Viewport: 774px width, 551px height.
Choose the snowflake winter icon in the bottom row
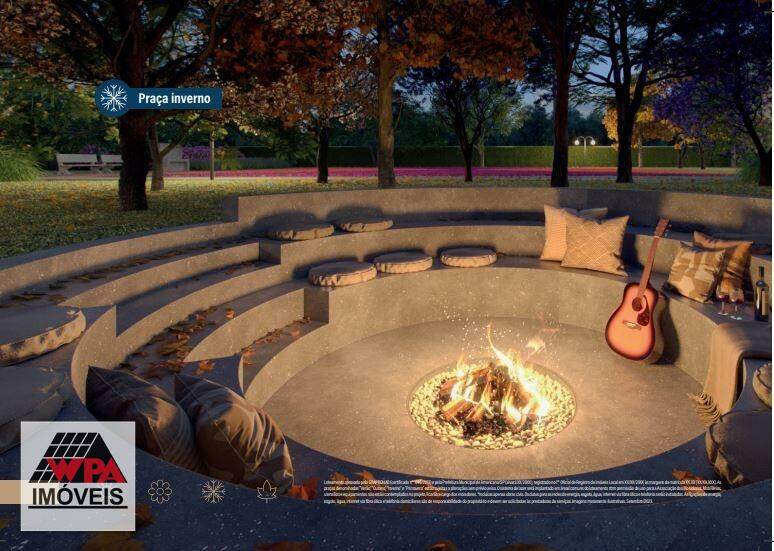coord(213,491)
